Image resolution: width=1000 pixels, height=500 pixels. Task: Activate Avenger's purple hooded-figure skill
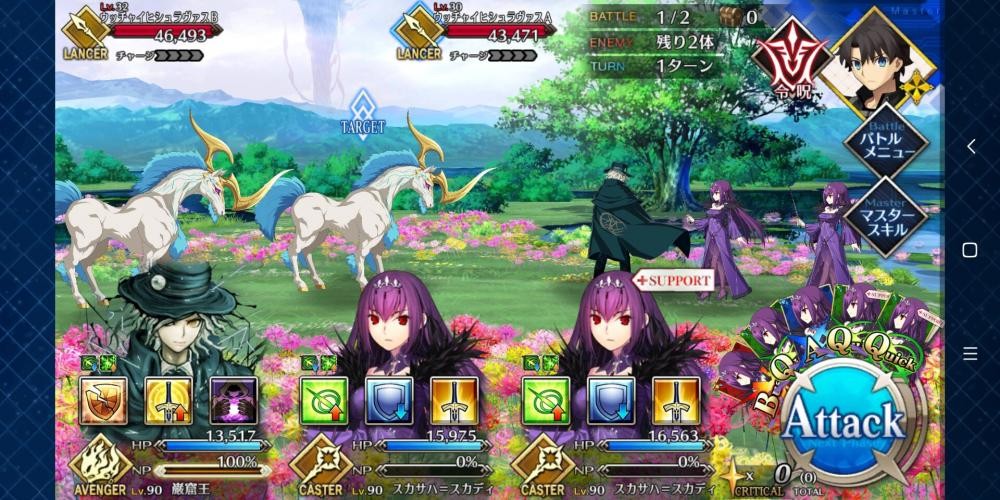coord(234,400)
